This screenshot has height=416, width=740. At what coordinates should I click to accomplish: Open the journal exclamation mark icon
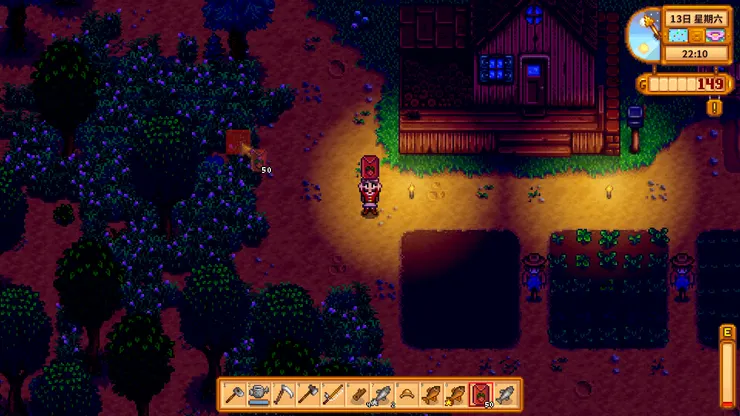[x=714, y=107]
